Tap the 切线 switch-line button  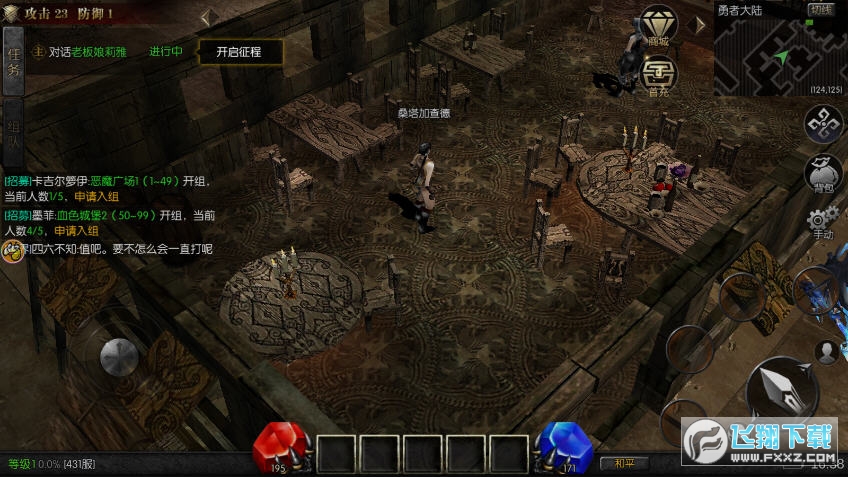click(x=821, y=10)
